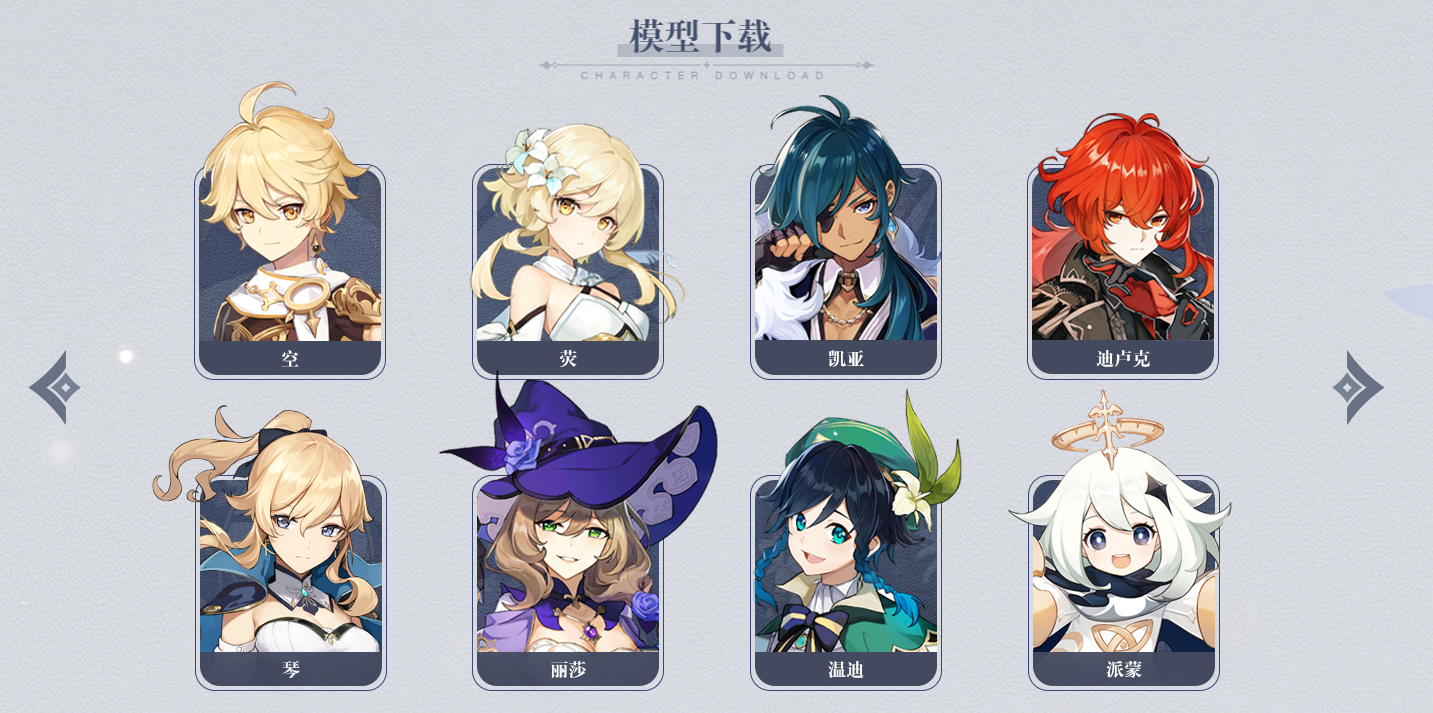Go to the previous page with left arrow
The image size is (1433, 713).
coord(56,387)
